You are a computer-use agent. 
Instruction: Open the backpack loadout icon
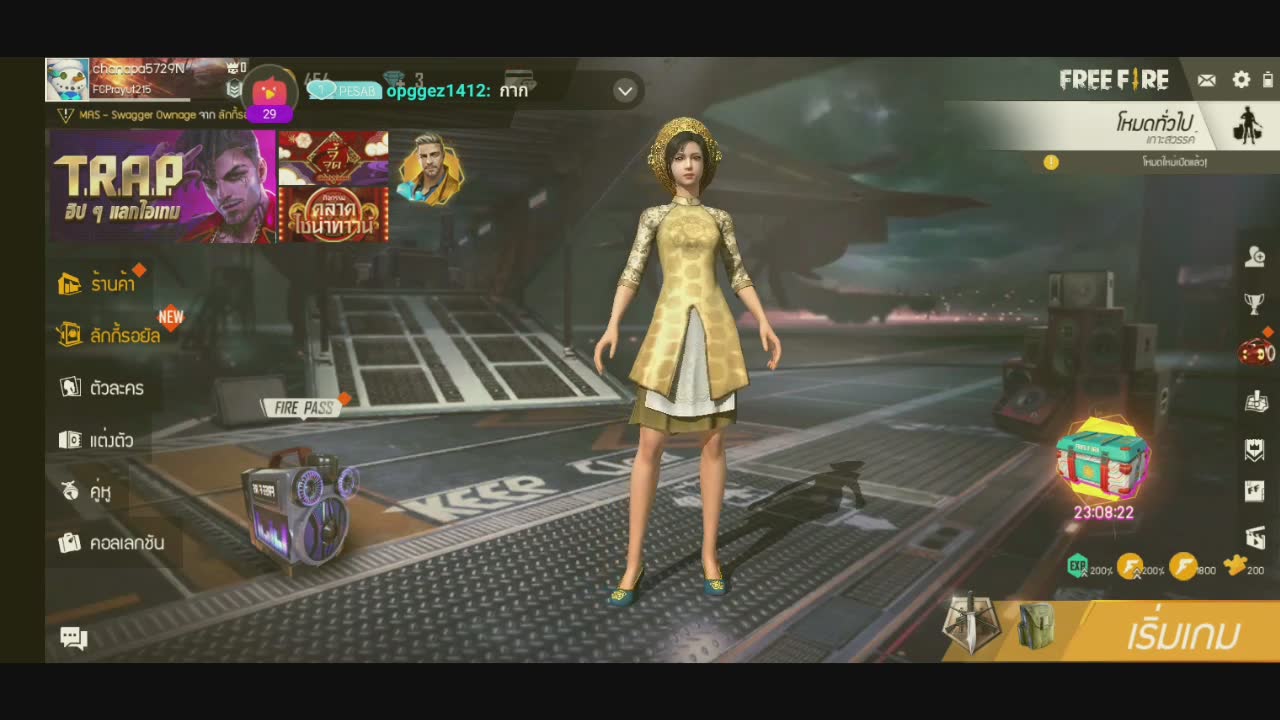pos(1037,628)
